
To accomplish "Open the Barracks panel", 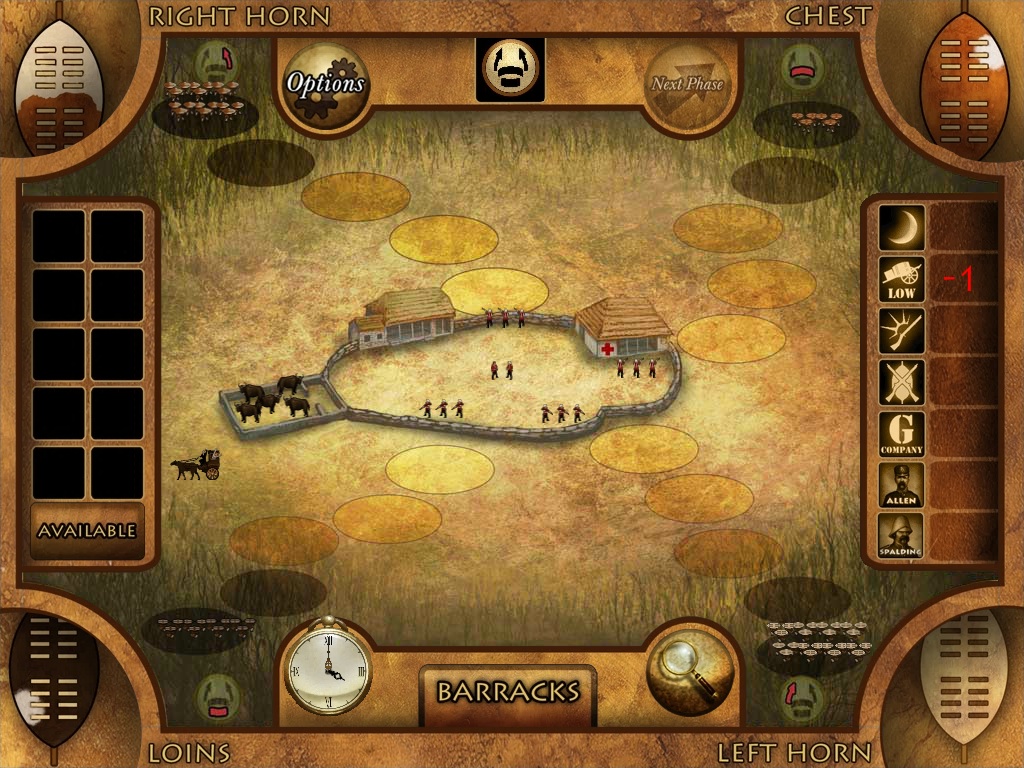I will tap(508, 691).
